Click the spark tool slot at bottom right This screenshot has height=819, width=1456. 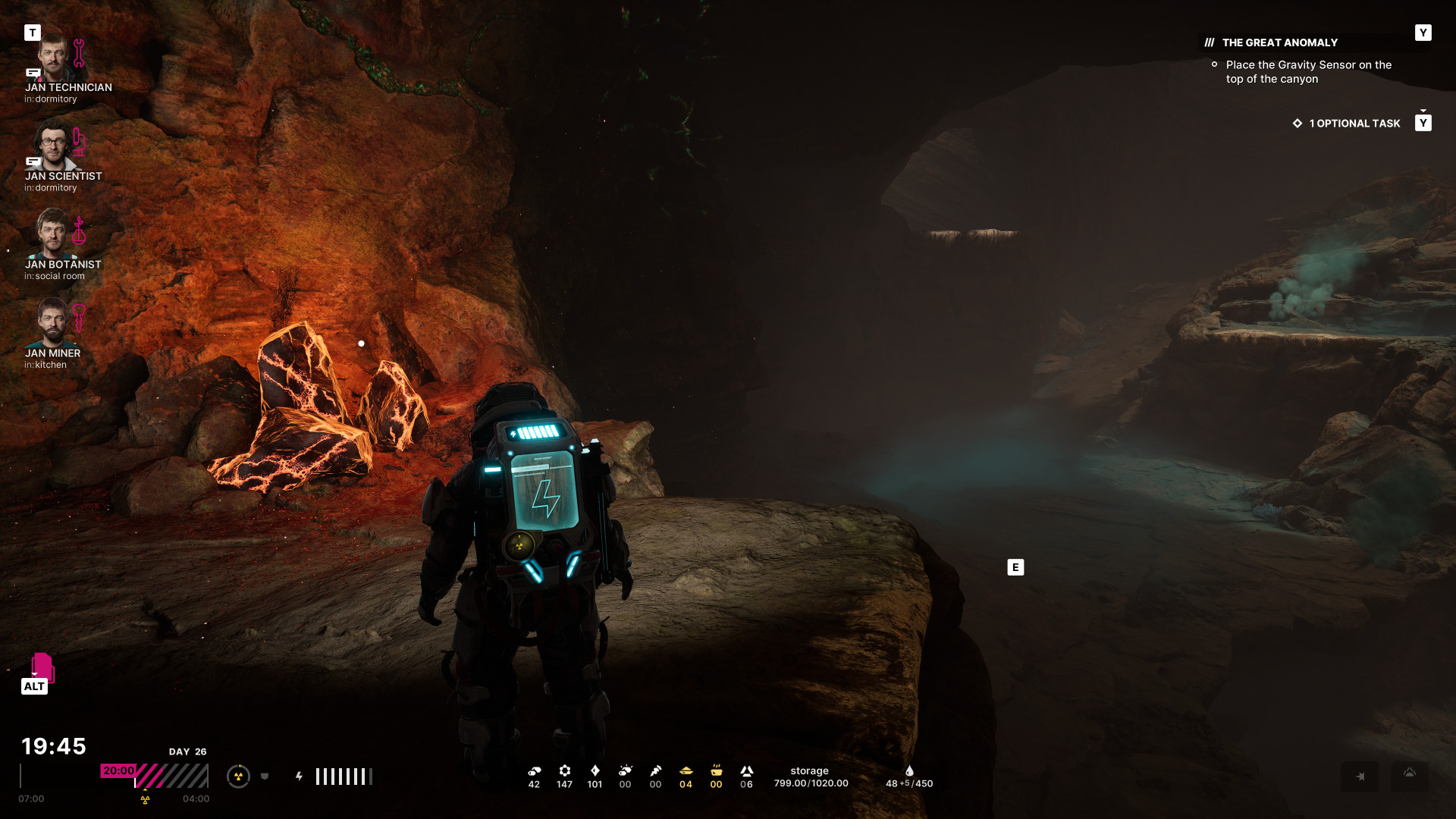[x=1360, y=777]
